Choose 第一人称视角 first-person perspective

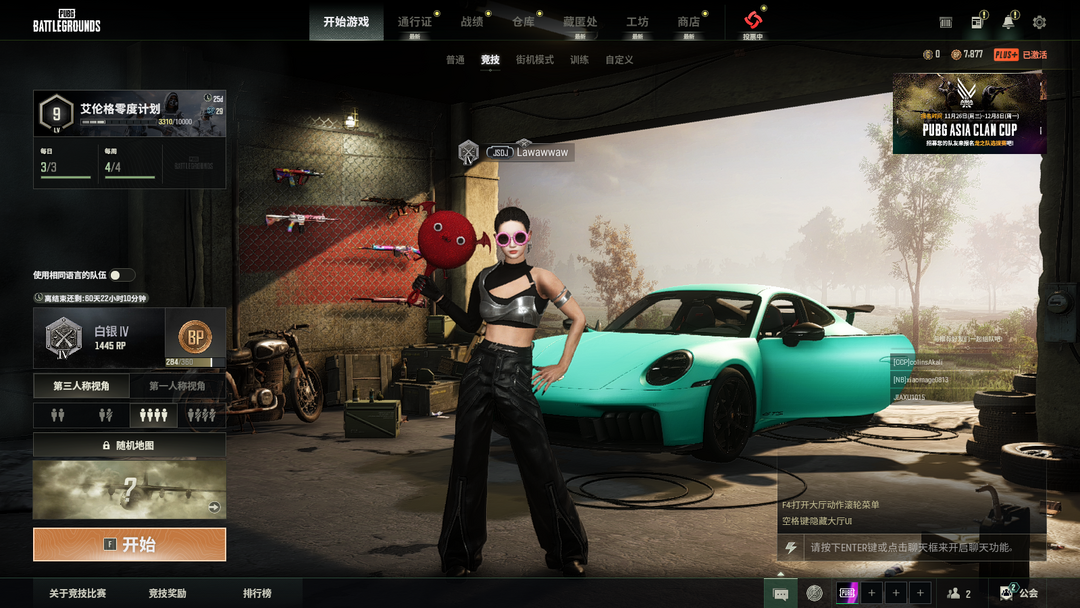177,386
